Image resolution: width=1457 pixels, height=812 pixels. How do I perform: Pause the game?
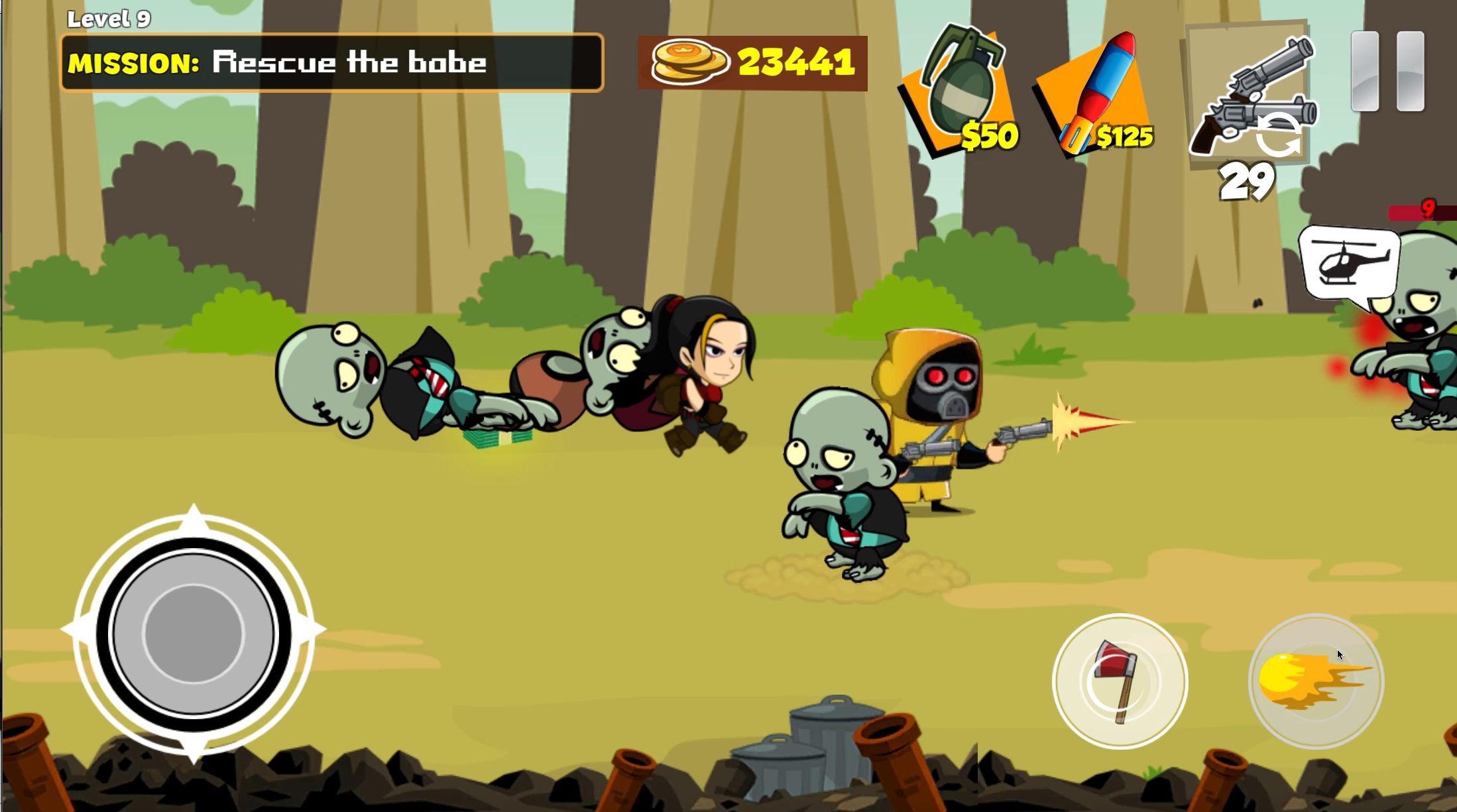(1387, 72)
